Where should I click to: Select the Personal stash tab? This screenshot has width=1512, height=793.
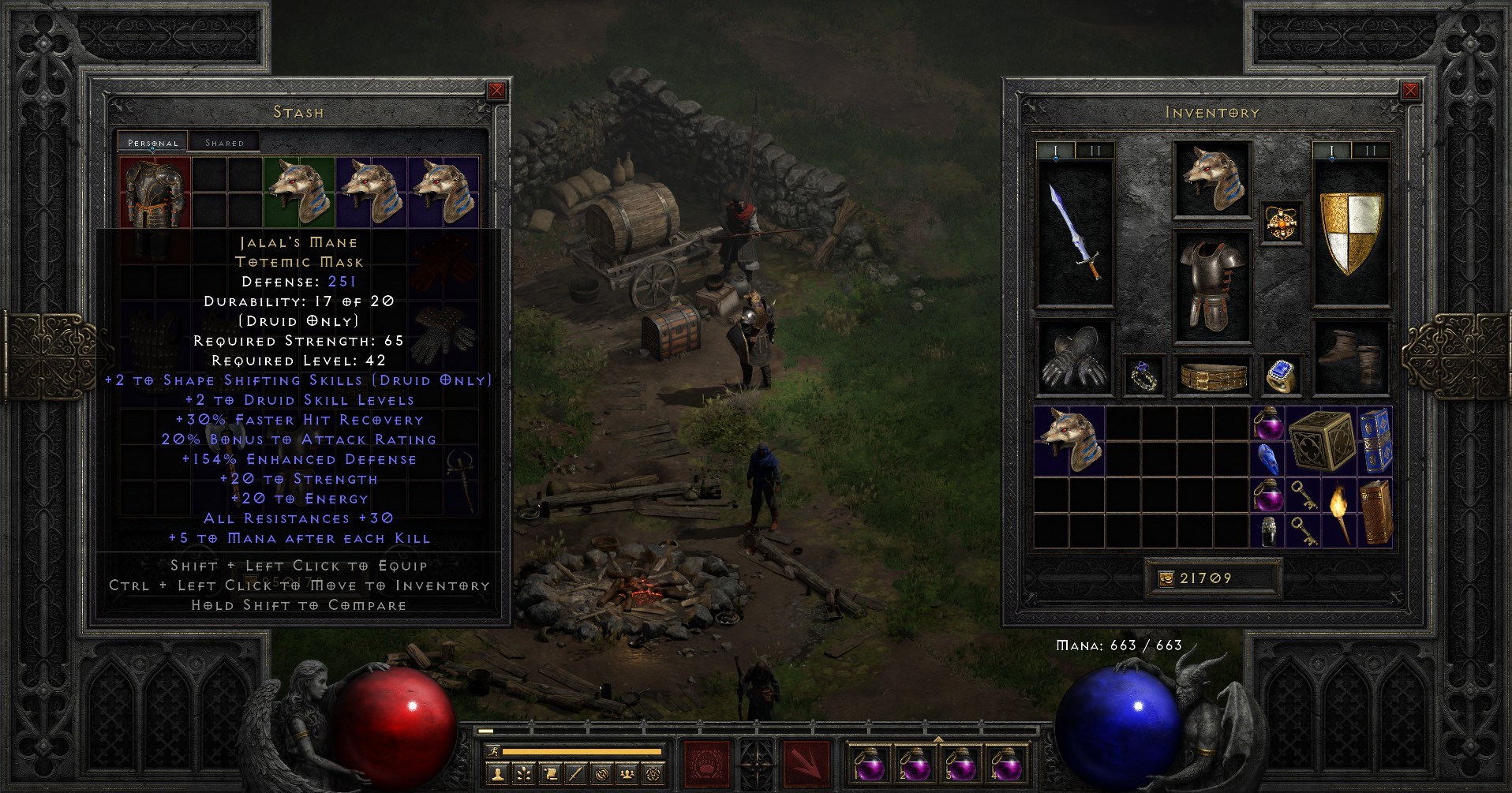(152, 142)
